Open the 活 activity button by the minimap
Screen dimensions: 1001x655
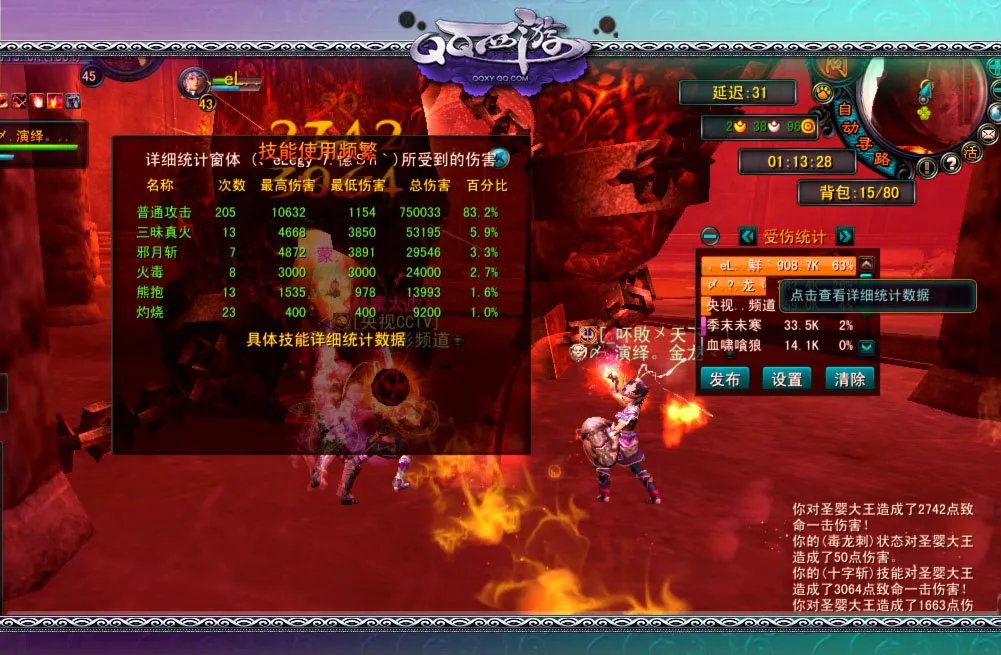pos(970,153)
